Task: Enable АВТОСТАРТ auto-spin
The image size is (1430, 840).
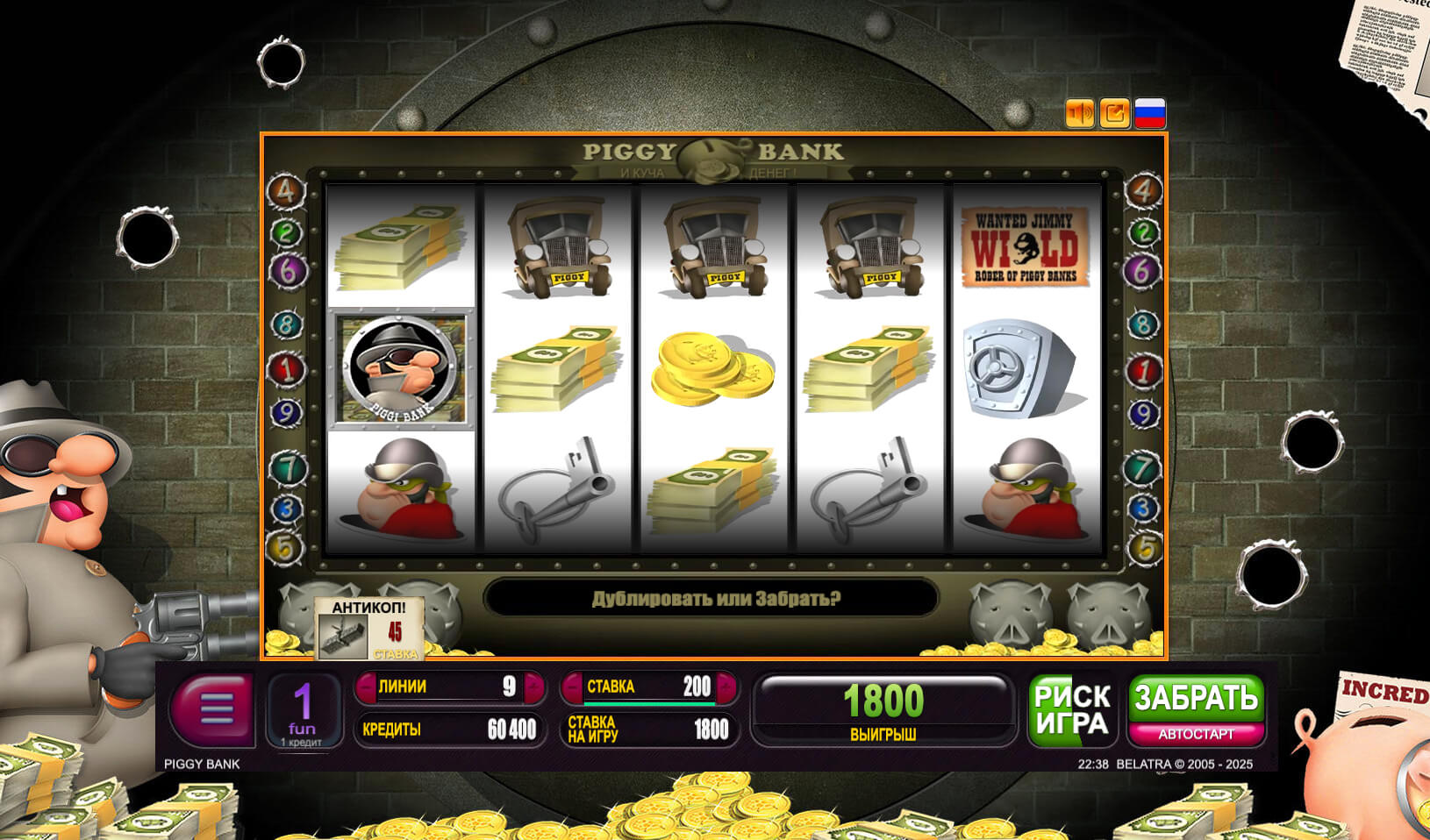Action: [1196, 734]
